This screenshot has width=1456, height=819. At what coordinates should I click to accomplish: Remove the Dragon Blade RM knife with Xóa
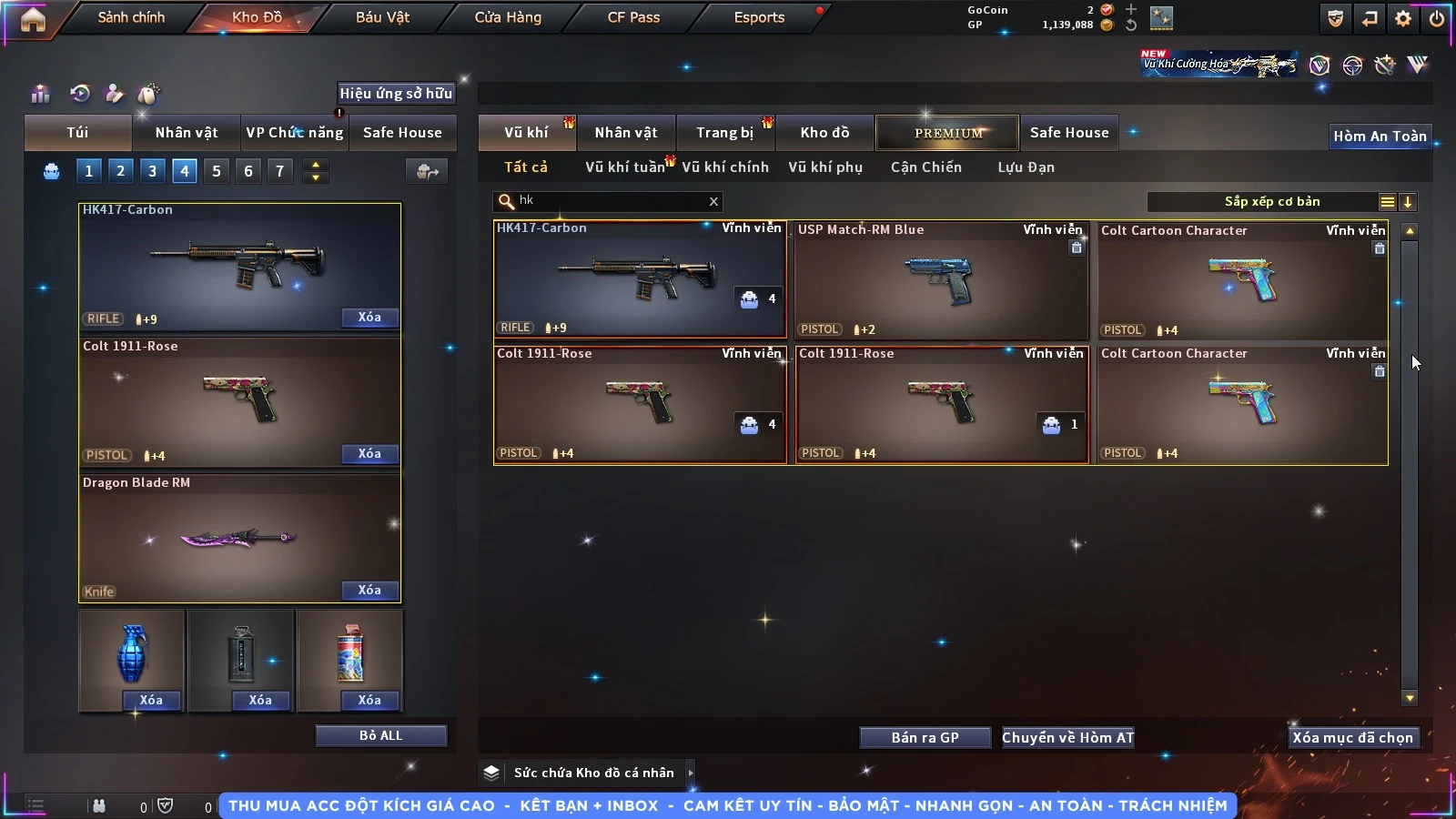(369, 591)
